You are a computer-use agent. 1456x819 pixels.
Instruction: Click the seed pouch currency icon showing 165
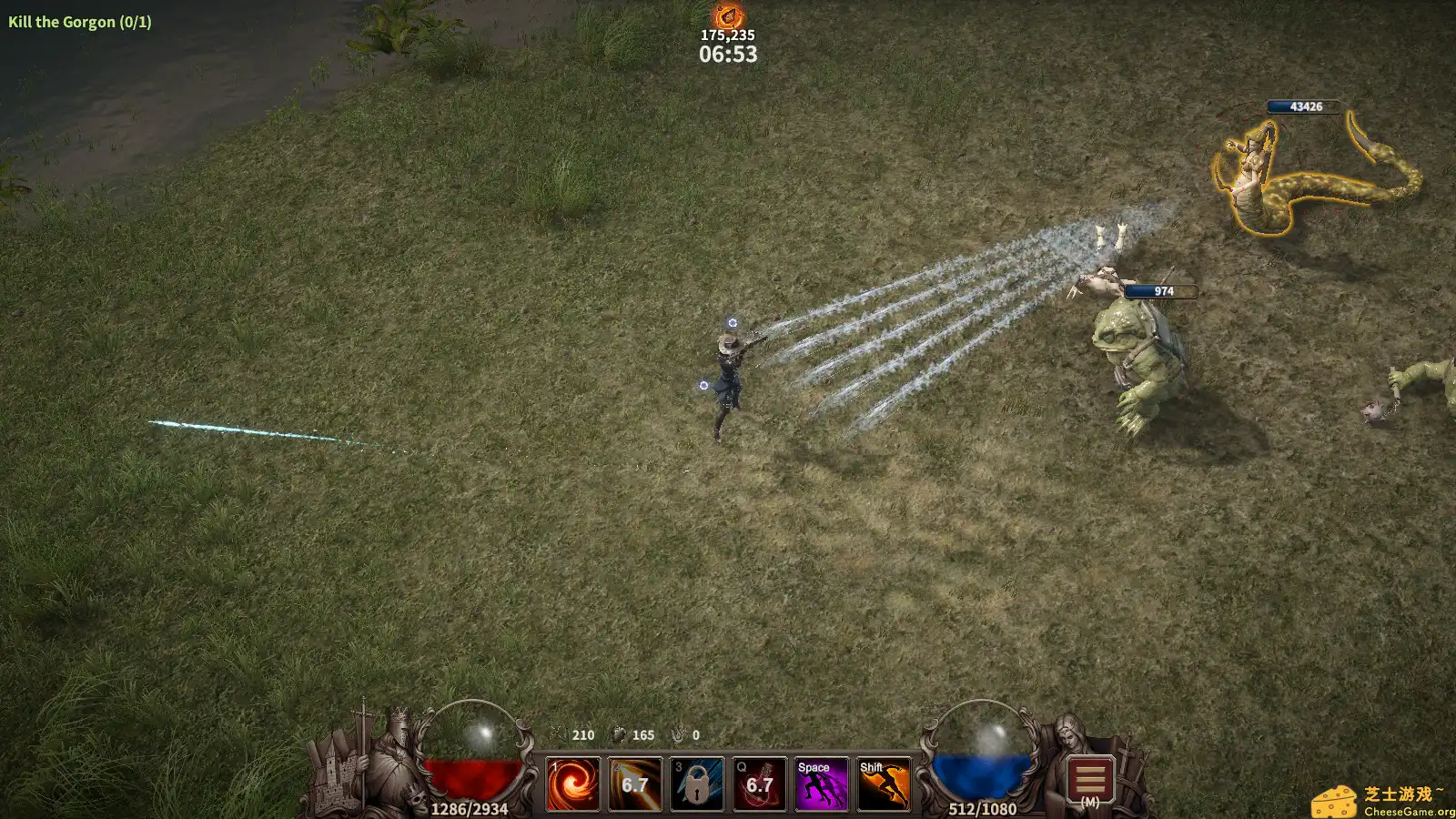[620, 735]
